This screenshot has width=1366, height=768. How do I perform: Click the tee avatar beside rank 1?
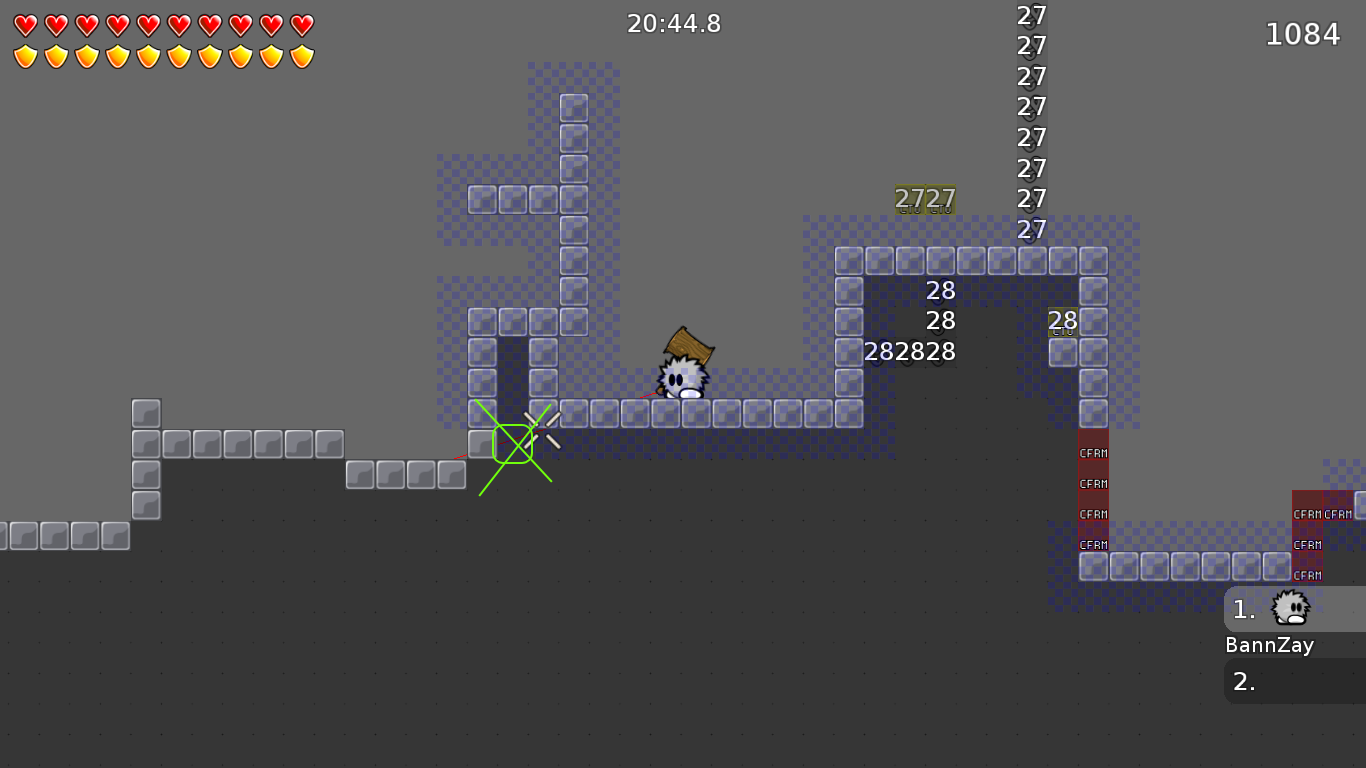tap(1290, 608)
